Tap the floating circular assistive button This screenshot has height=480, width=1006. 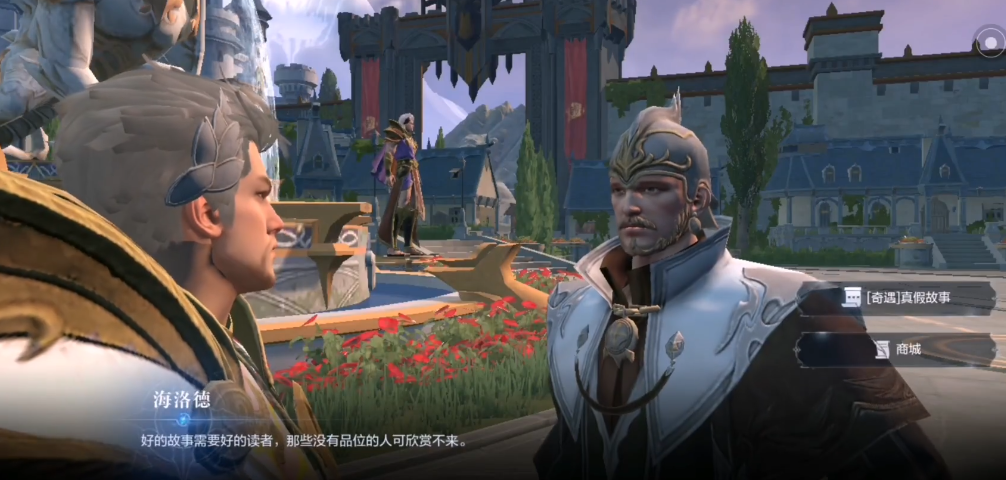point(988,41)
